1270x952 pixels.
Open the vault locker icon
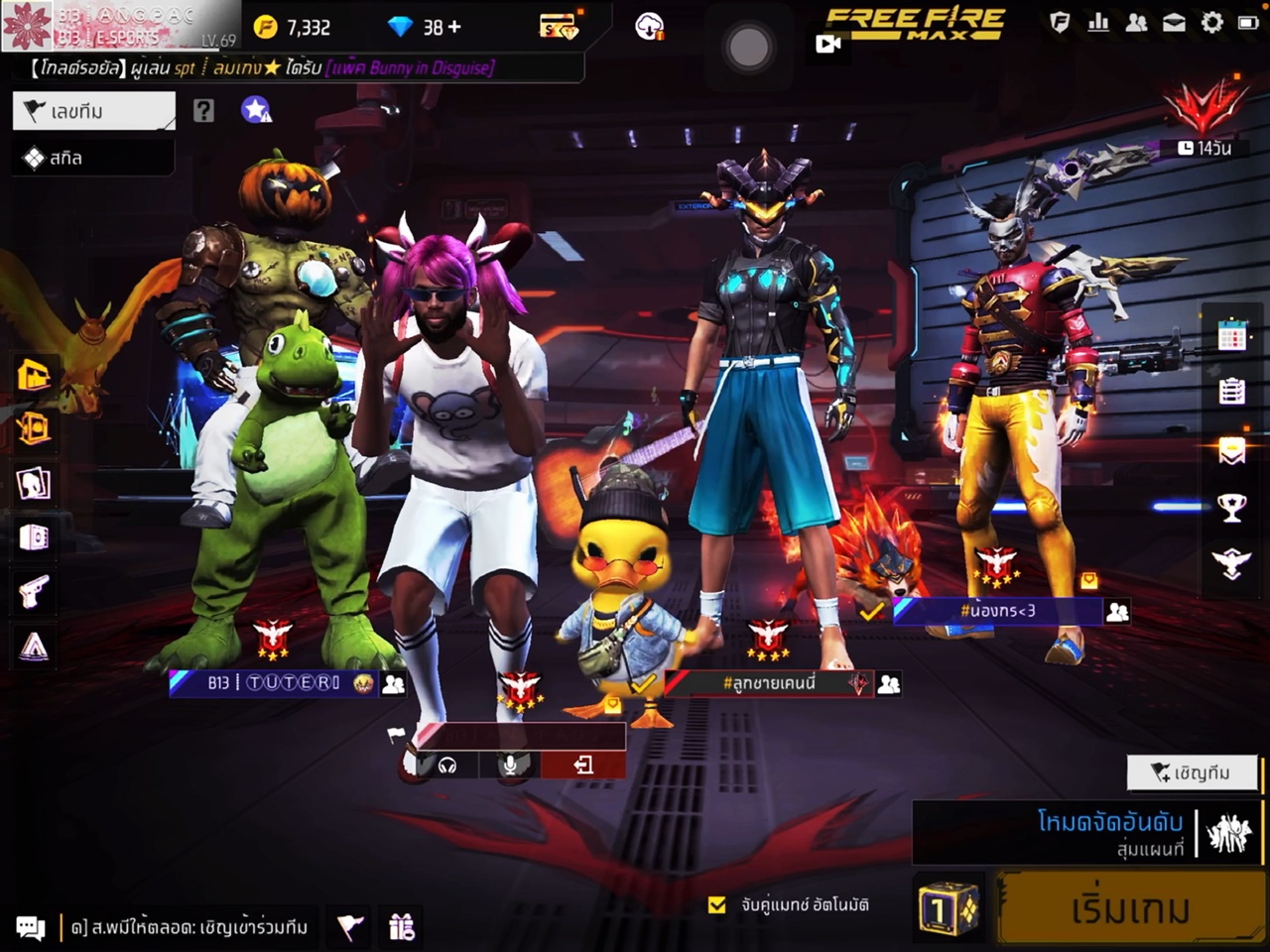(33, 535)
